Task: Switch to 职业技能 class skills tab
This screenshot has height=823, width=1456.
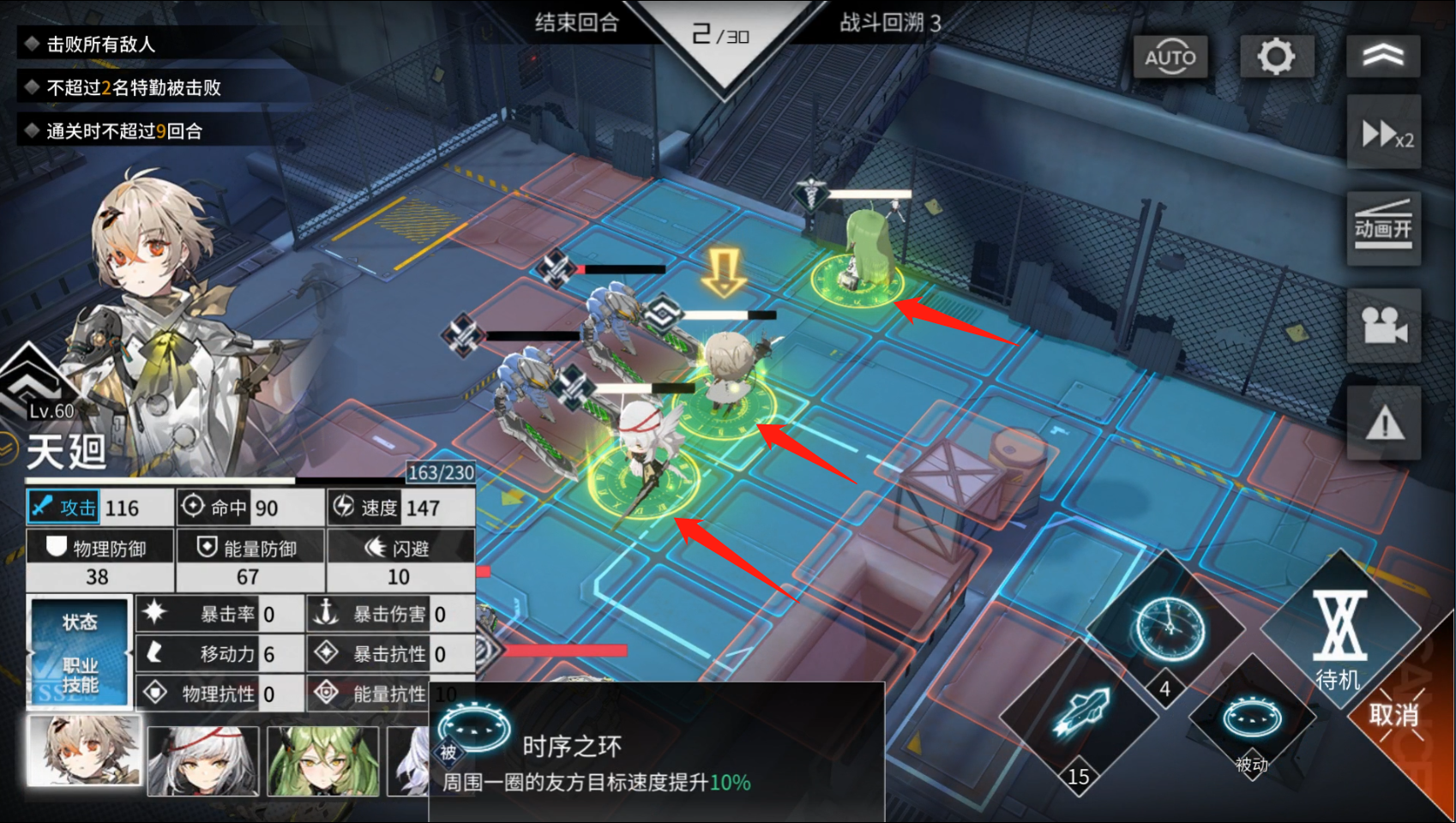Action: 80,676
